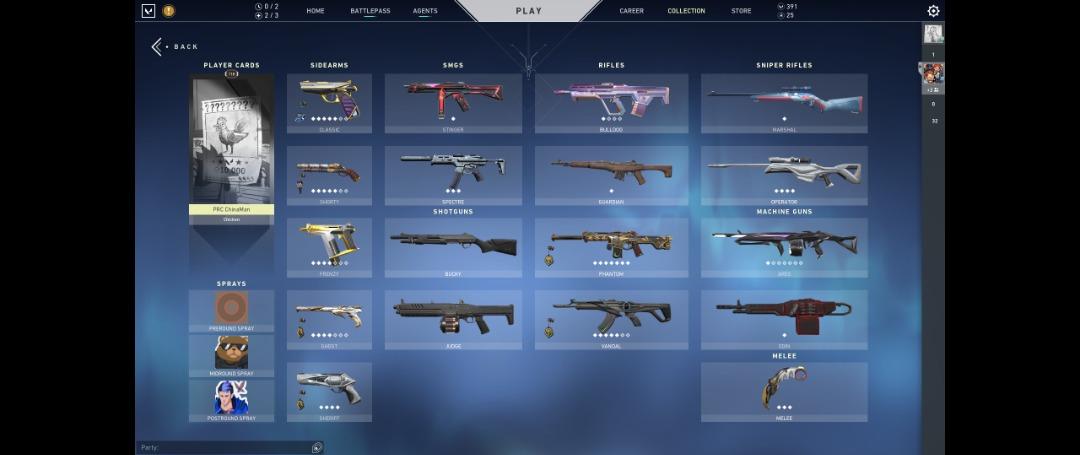The height and width of the screenshot is (455, 1080).
Task: Open the Phantom rifle slot
Action: (x=611, y=247)
